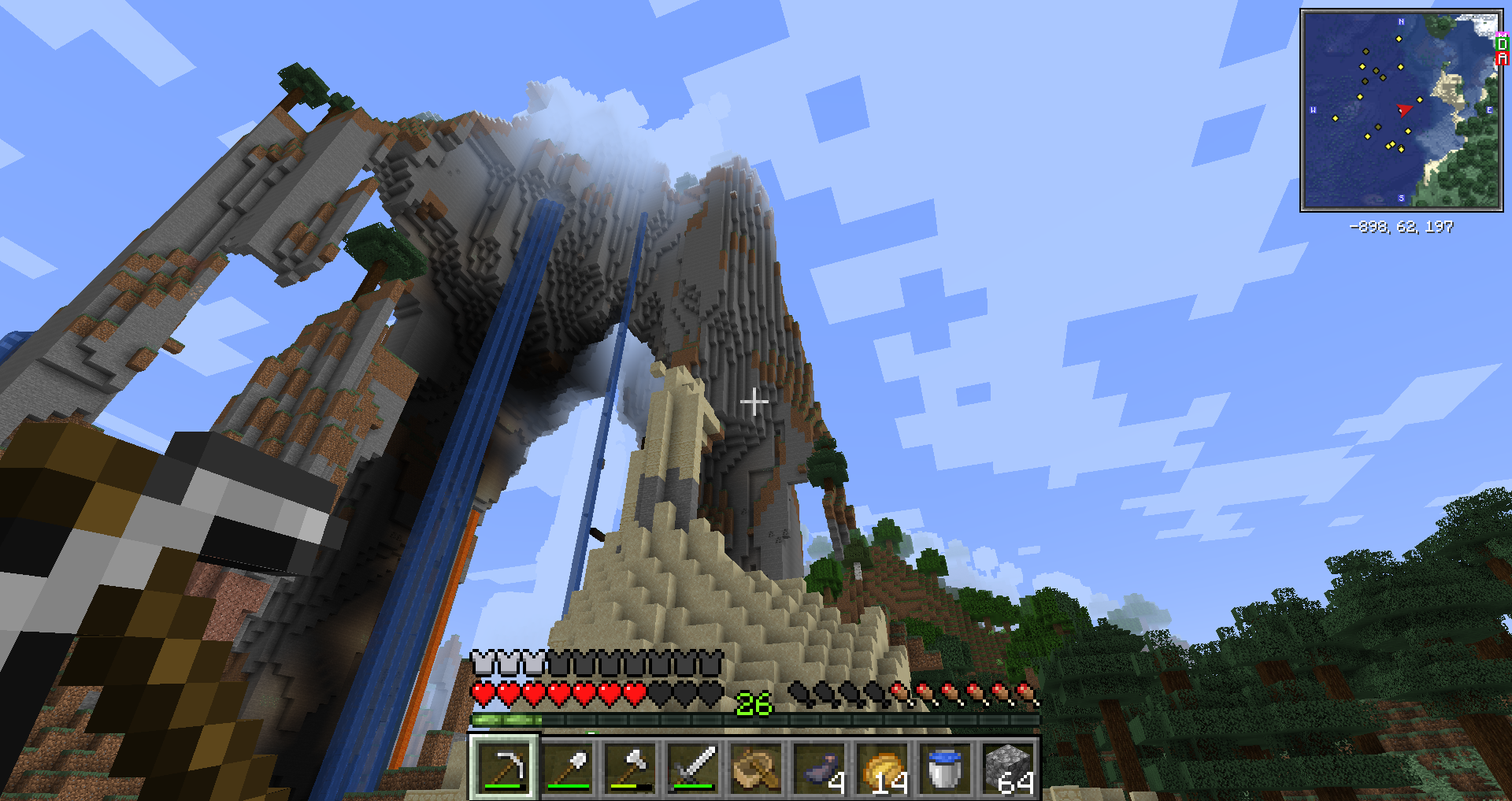The width and height of the screenshot is (1512, 801).
Task: Click the red player arrow on minimap
Action: (1404, 109)
